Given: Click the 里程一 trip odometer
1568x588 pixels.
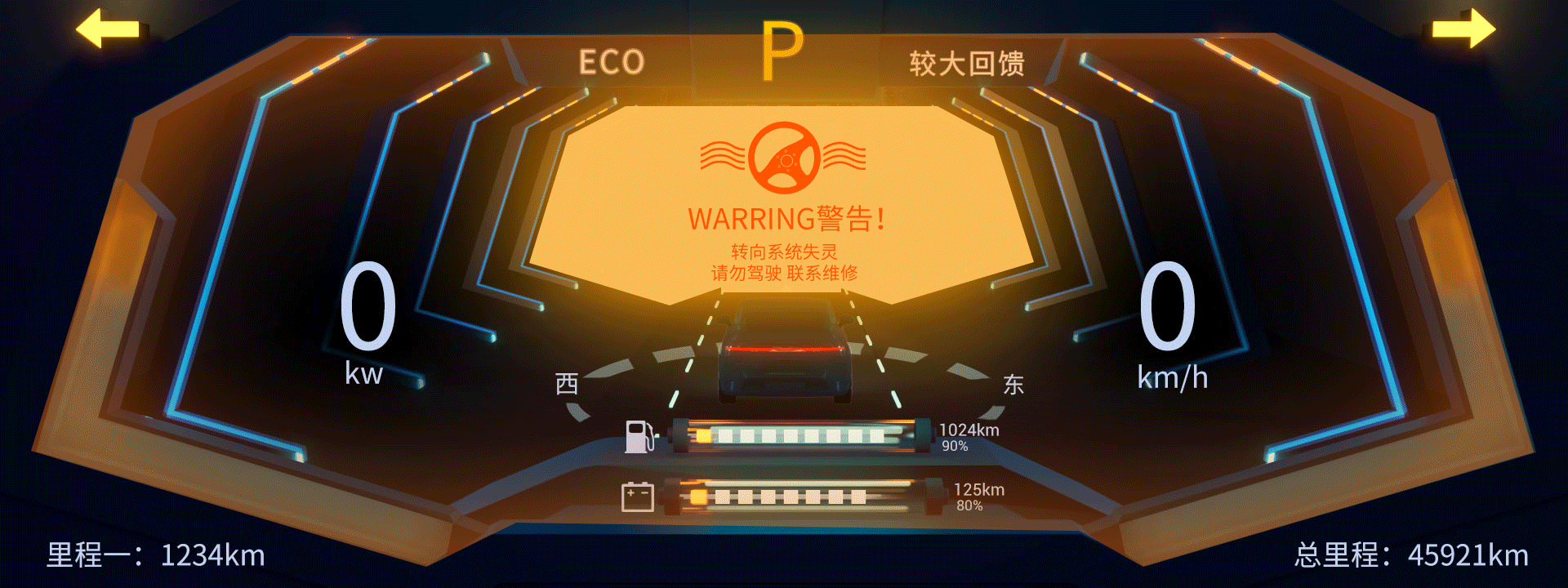Looking at the screenshot, I should coord(155,555).
